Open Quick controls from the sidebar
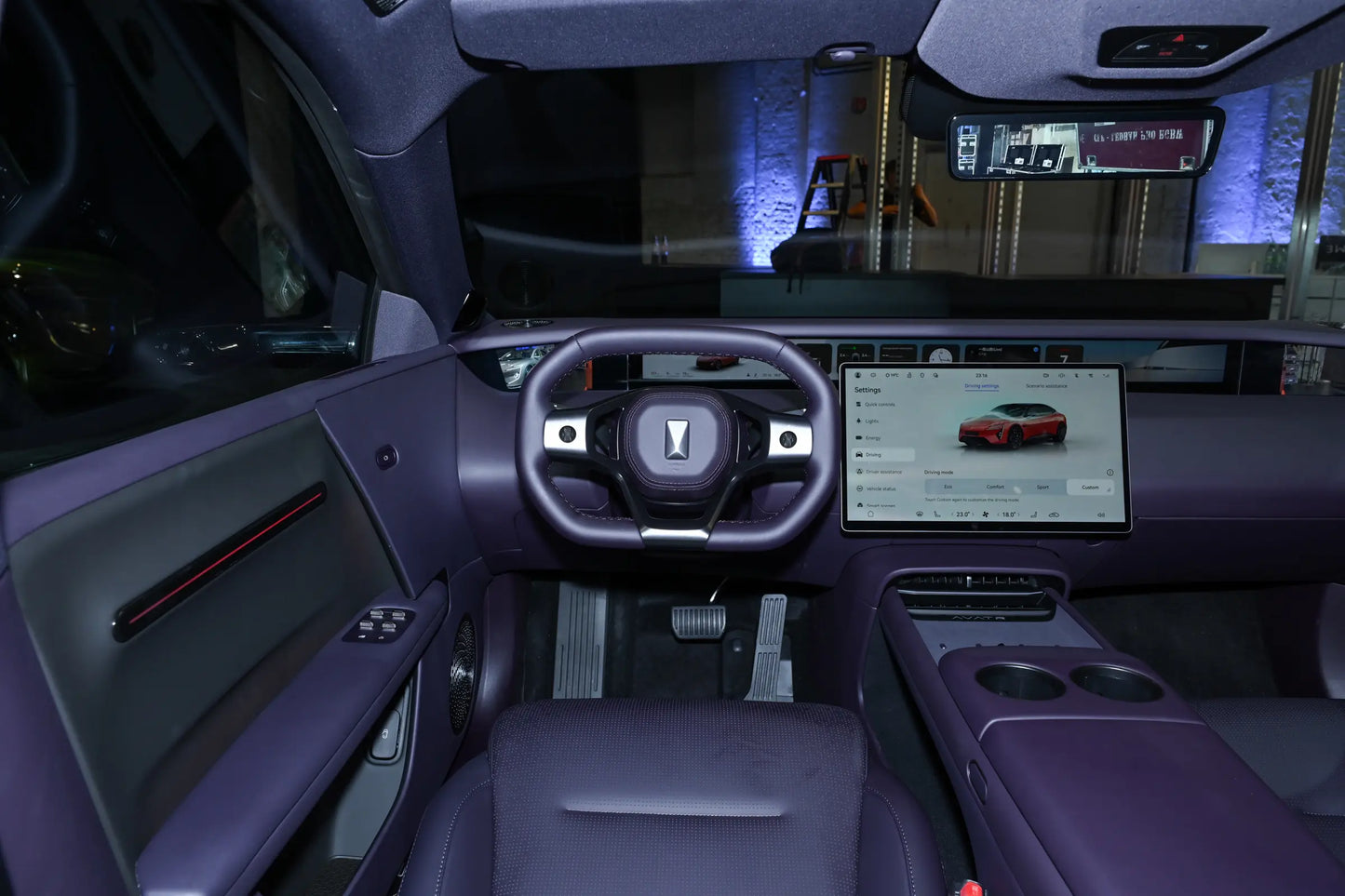Image resolution: width=1345 pixels, height=896 pixels. 880,404
